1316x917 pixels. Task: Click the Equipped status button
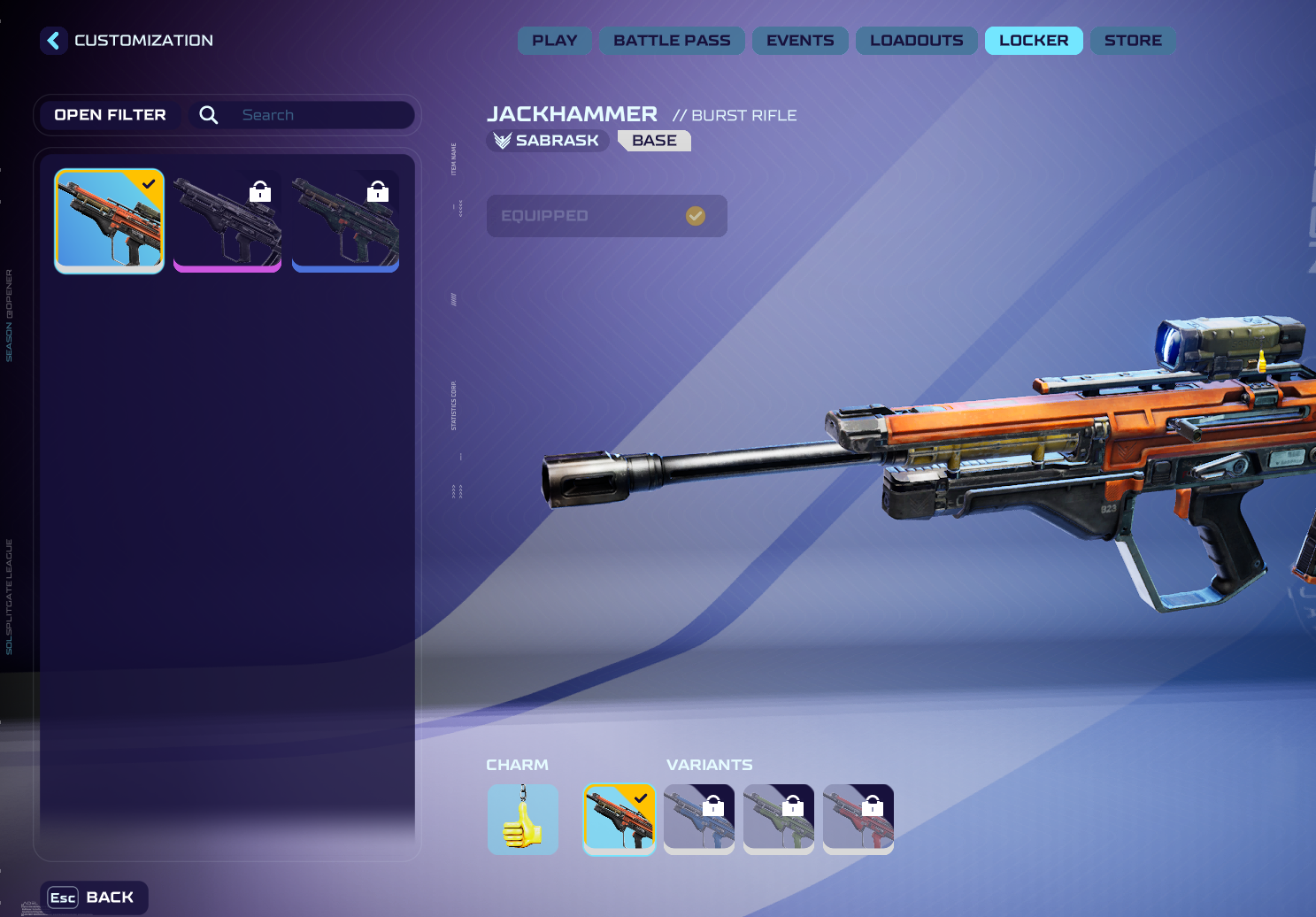(x=606, y=216)
